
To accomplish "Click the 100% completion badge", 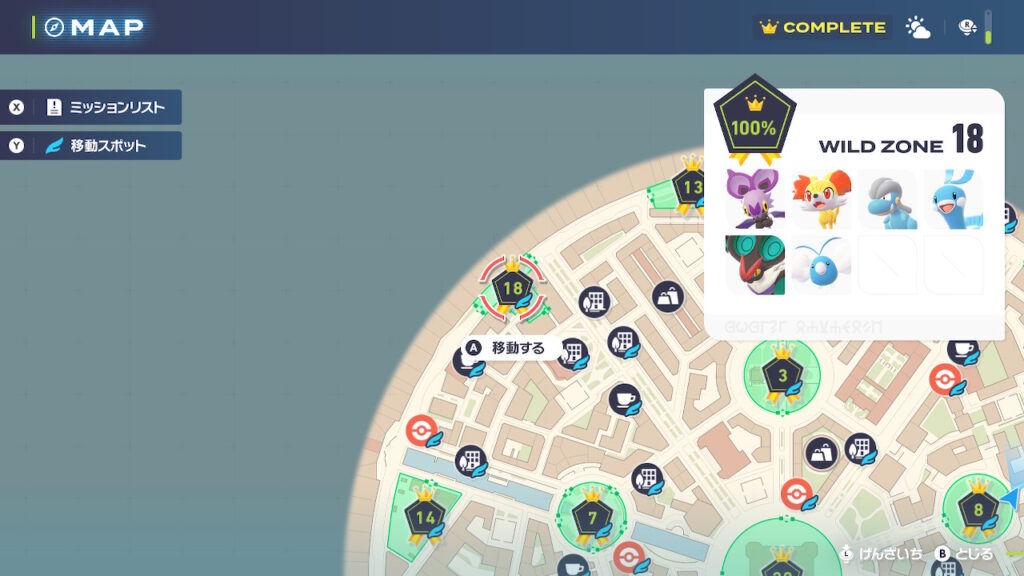I will [755, 122].
